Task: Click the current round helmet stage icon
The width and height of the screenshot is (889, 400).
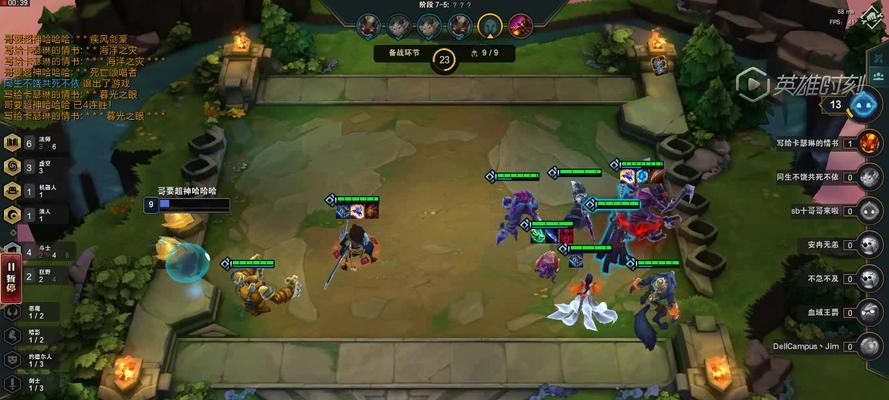Action: (489, 24)
